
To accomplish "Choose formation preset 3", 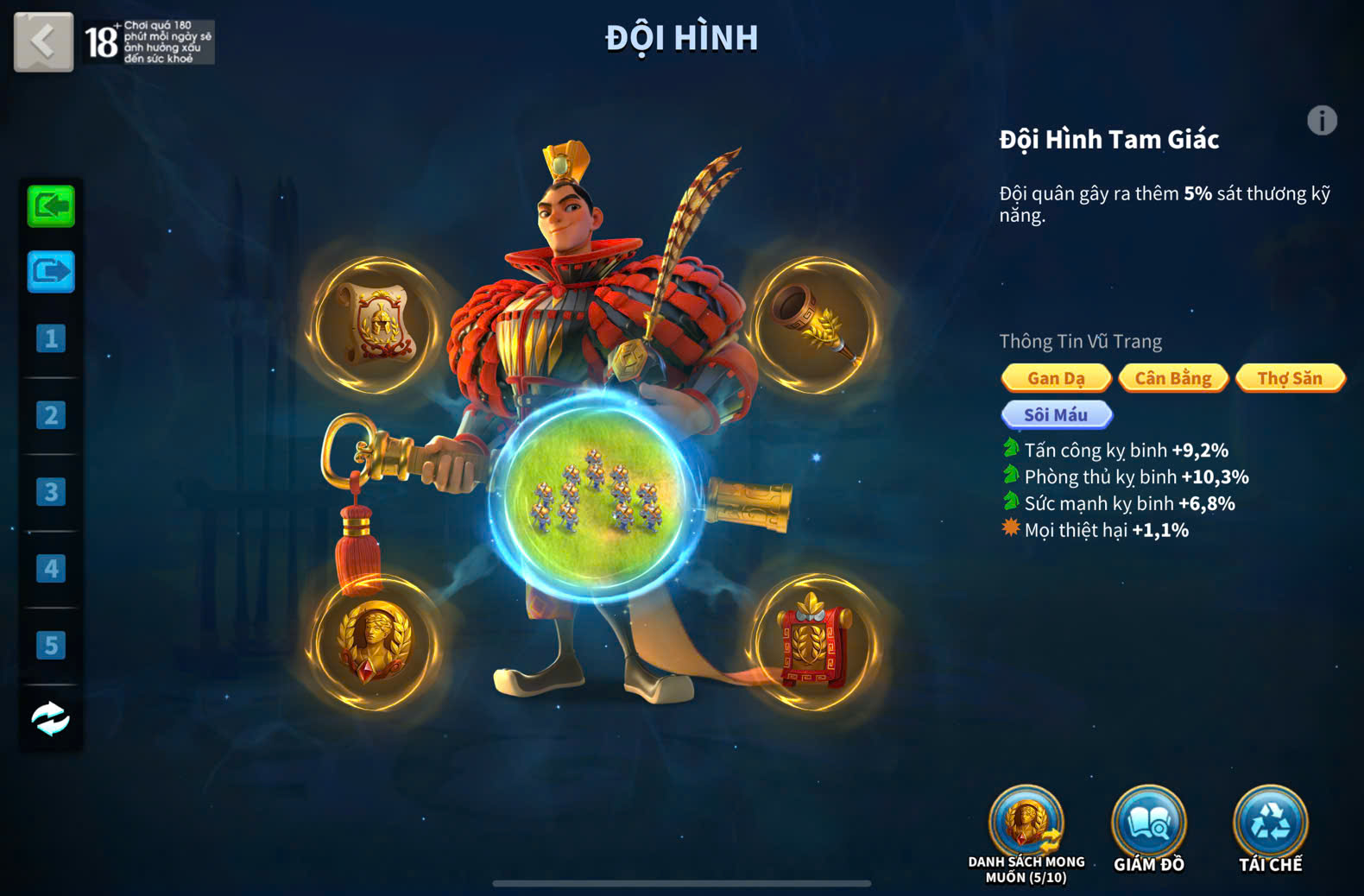I will click(x=51, y=492).
